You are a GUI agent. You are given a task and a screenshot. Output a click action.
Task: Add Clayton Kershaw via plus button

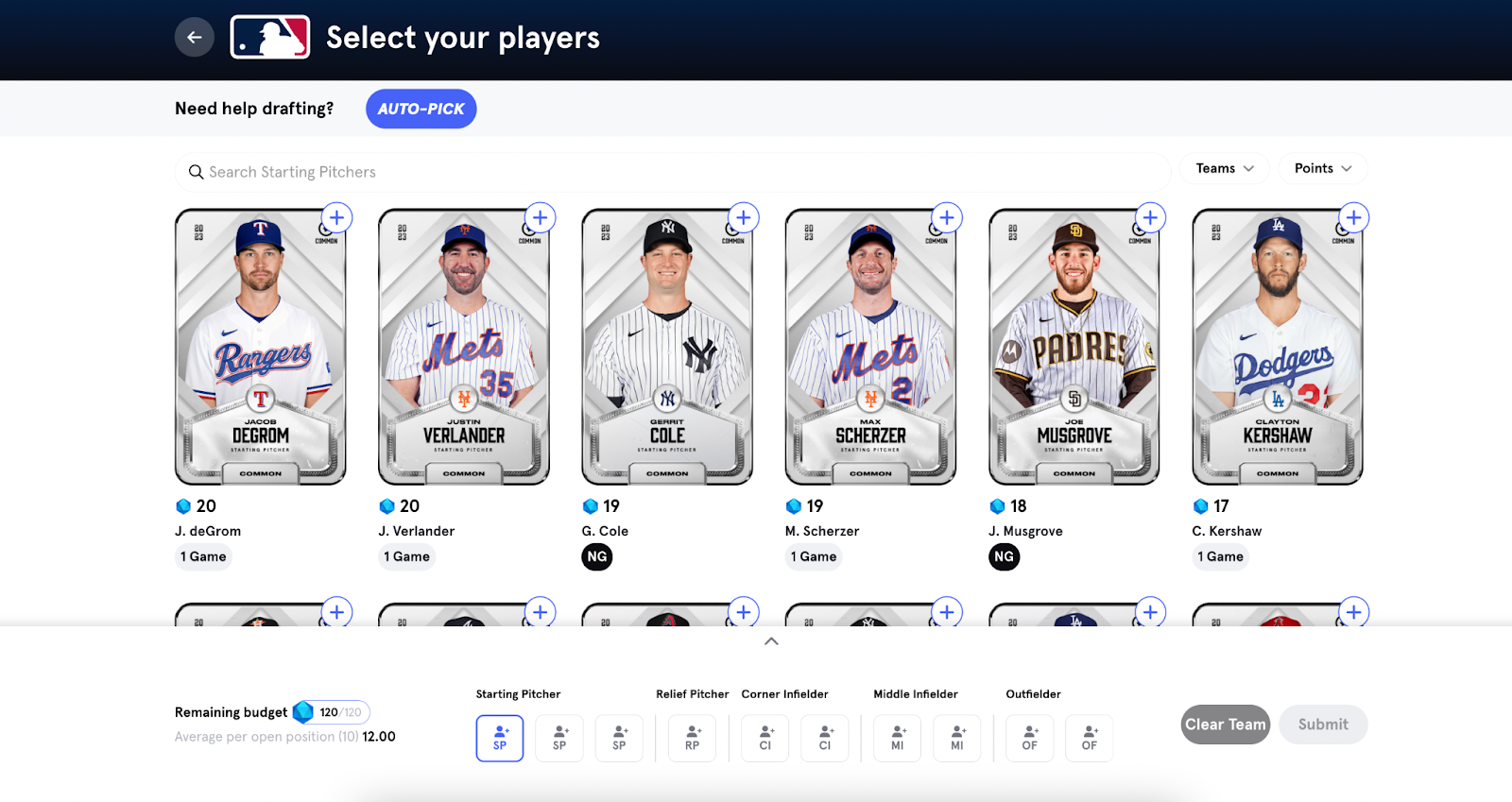[1353, 218]
